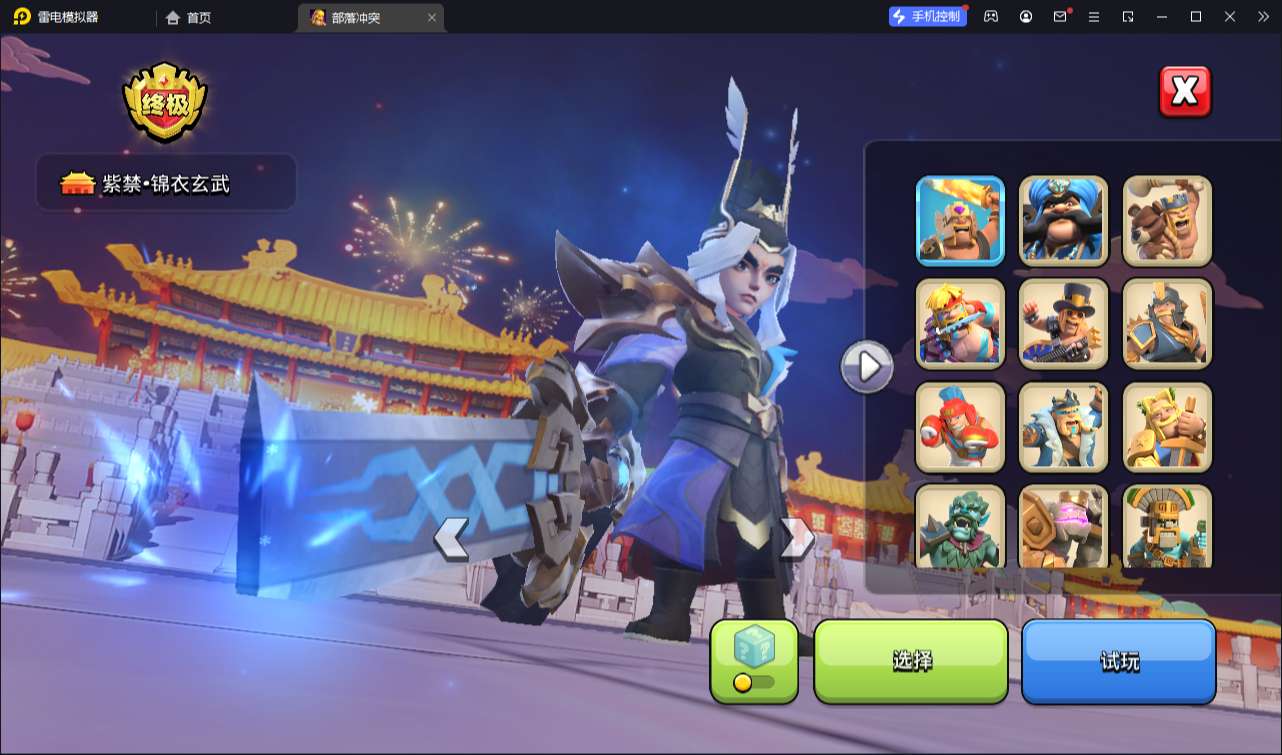Open the emulator's 首页 home tab
The width and height of the screenshot is (1282, 755).
pos(190,17)
